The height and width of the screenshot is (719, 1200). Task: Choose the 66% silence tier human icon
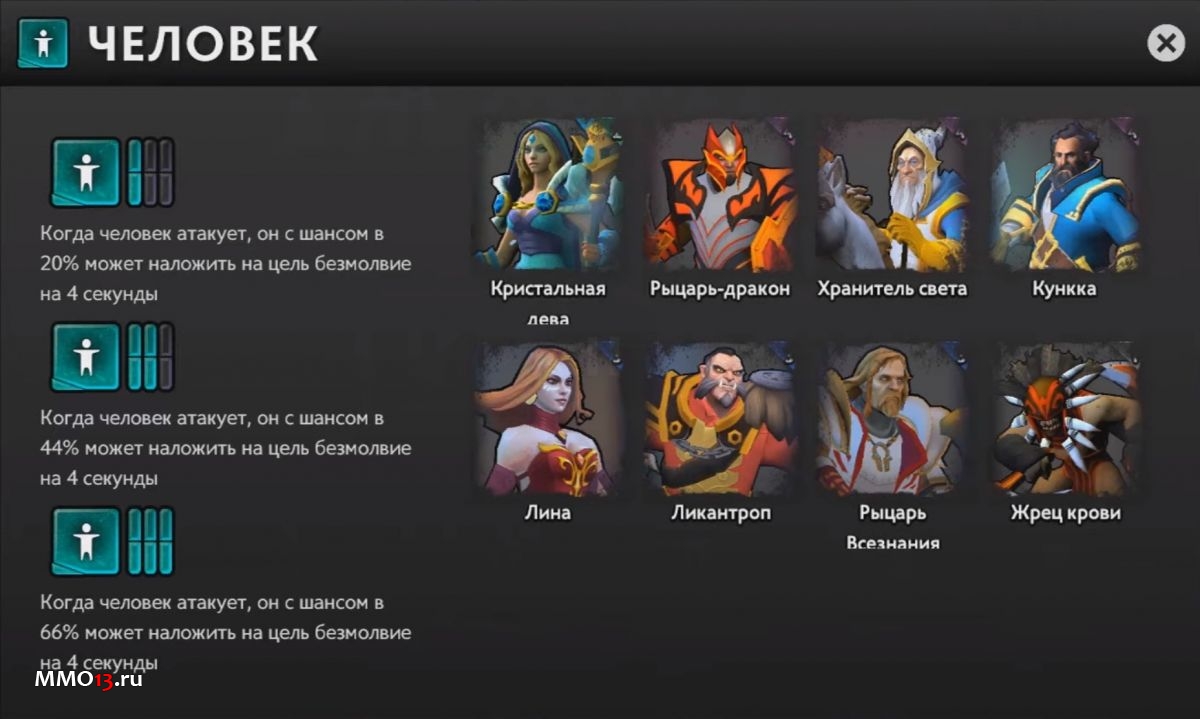click(x=87, y=542)
